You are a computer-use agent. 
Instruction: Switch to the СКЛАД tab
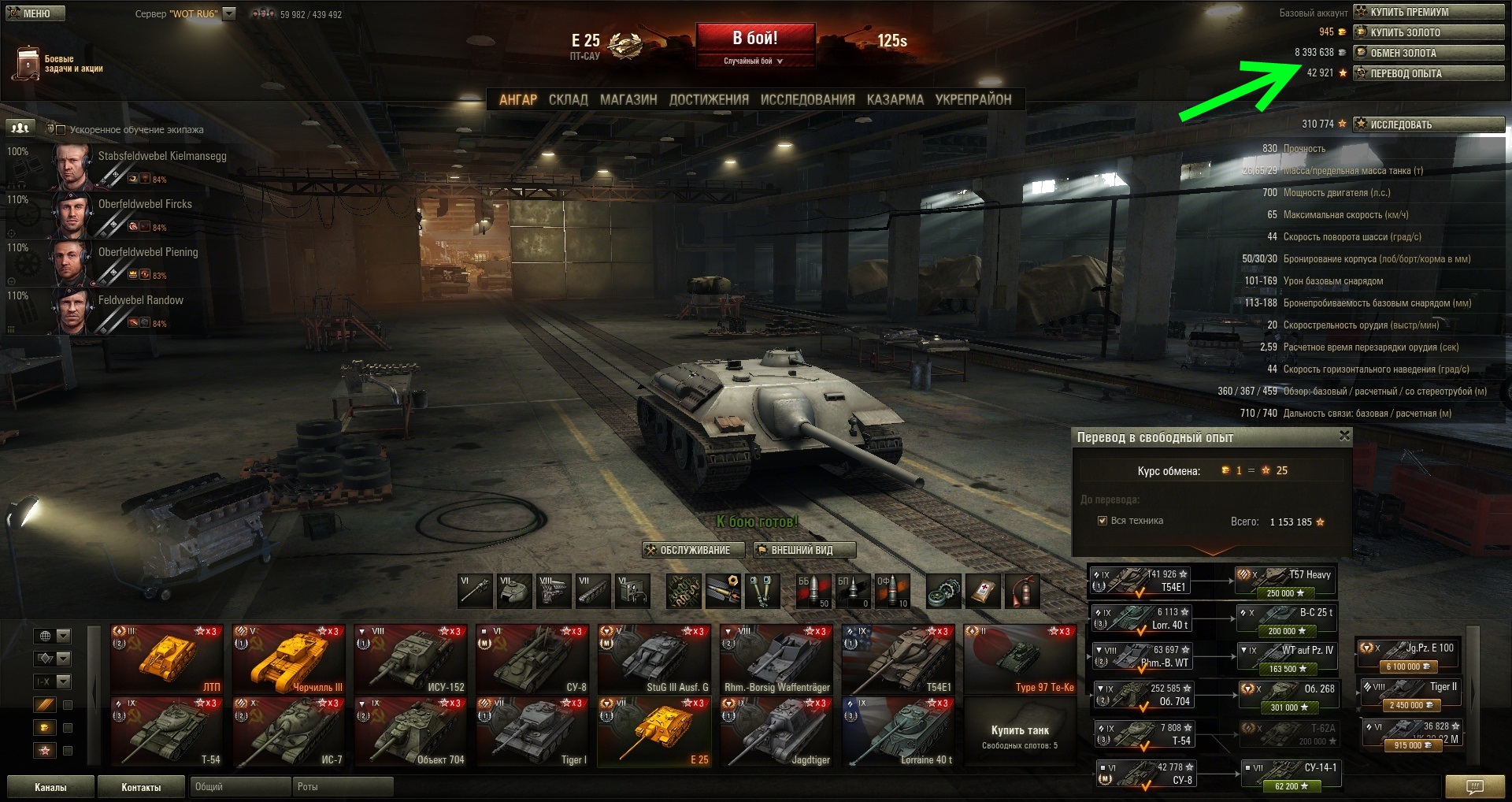tap(568, 100)
